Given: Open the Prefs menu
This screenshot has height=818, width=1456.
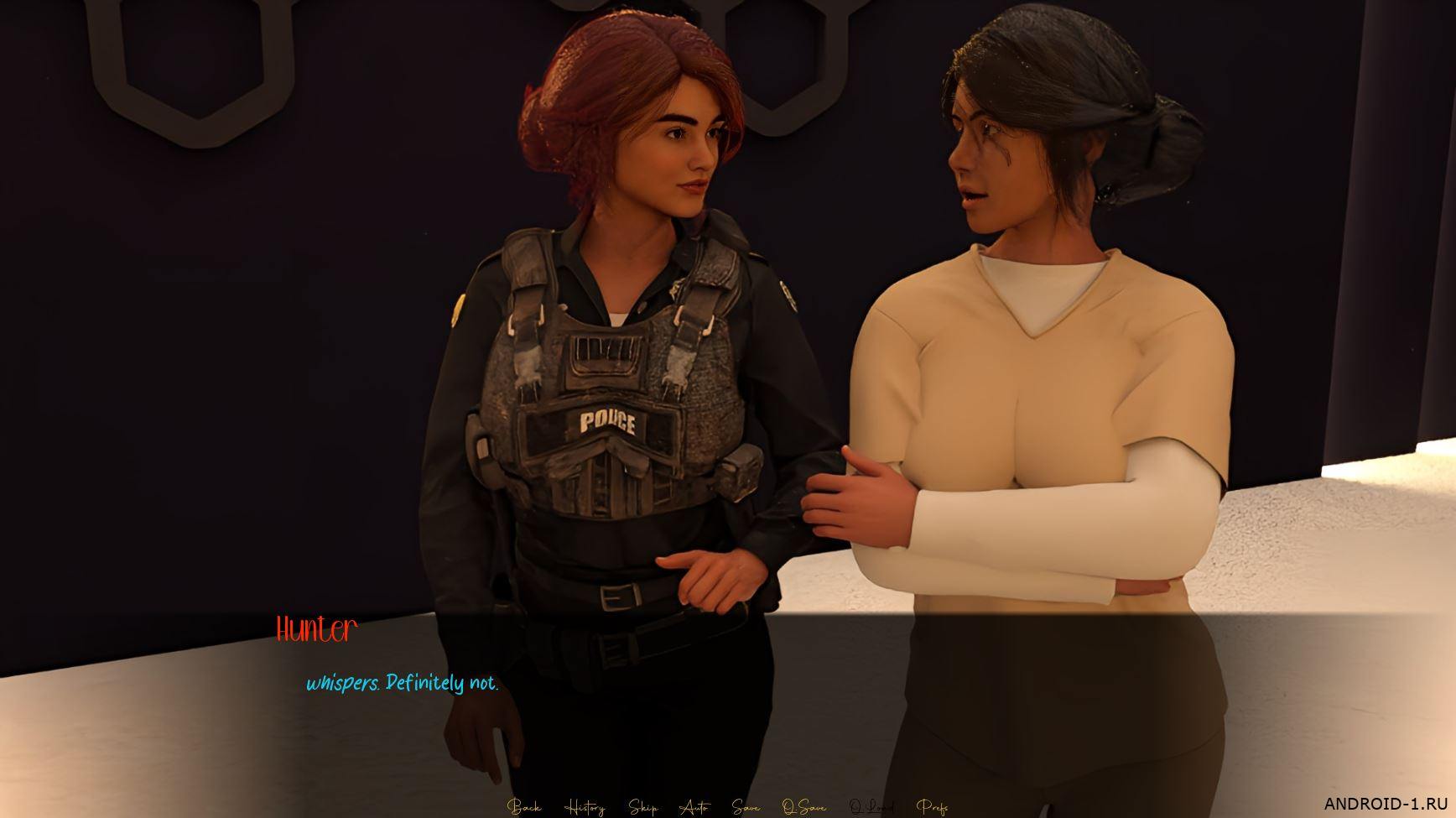Looking at the screenshot, I should [x=933, y=807].
